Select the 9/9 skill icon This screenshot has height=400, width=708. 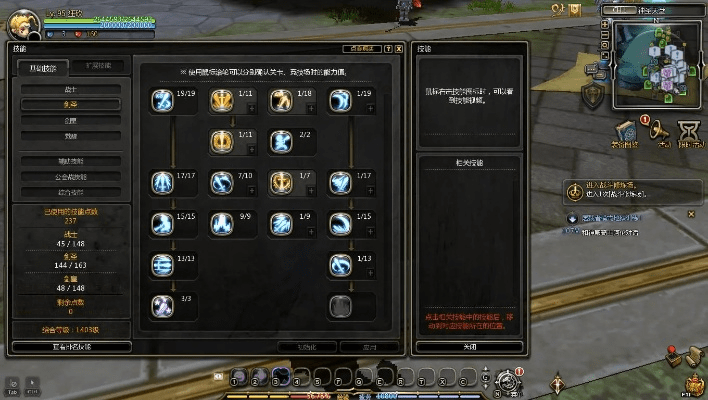pos(221,223)
